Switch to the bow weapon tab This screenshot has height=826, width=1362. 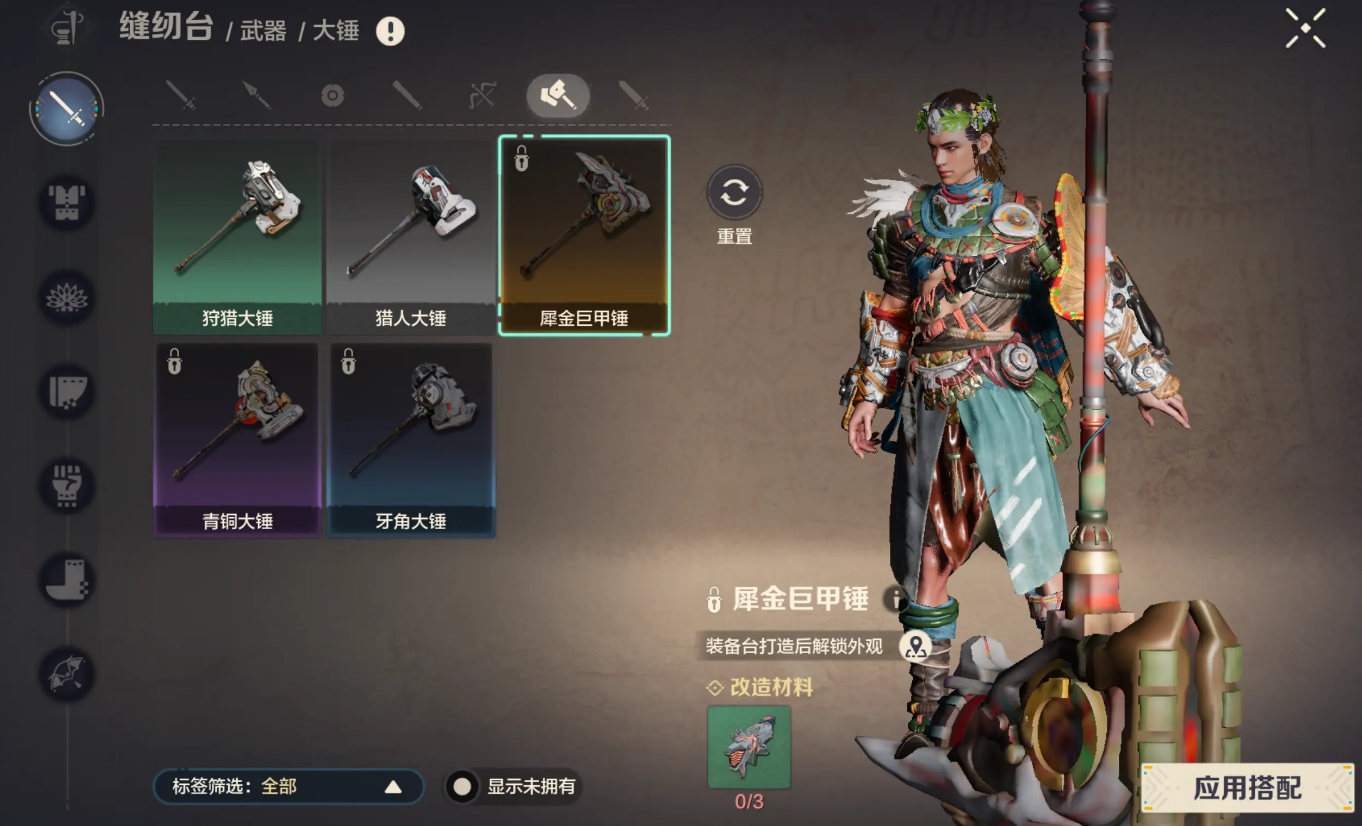tap(482, 96)
